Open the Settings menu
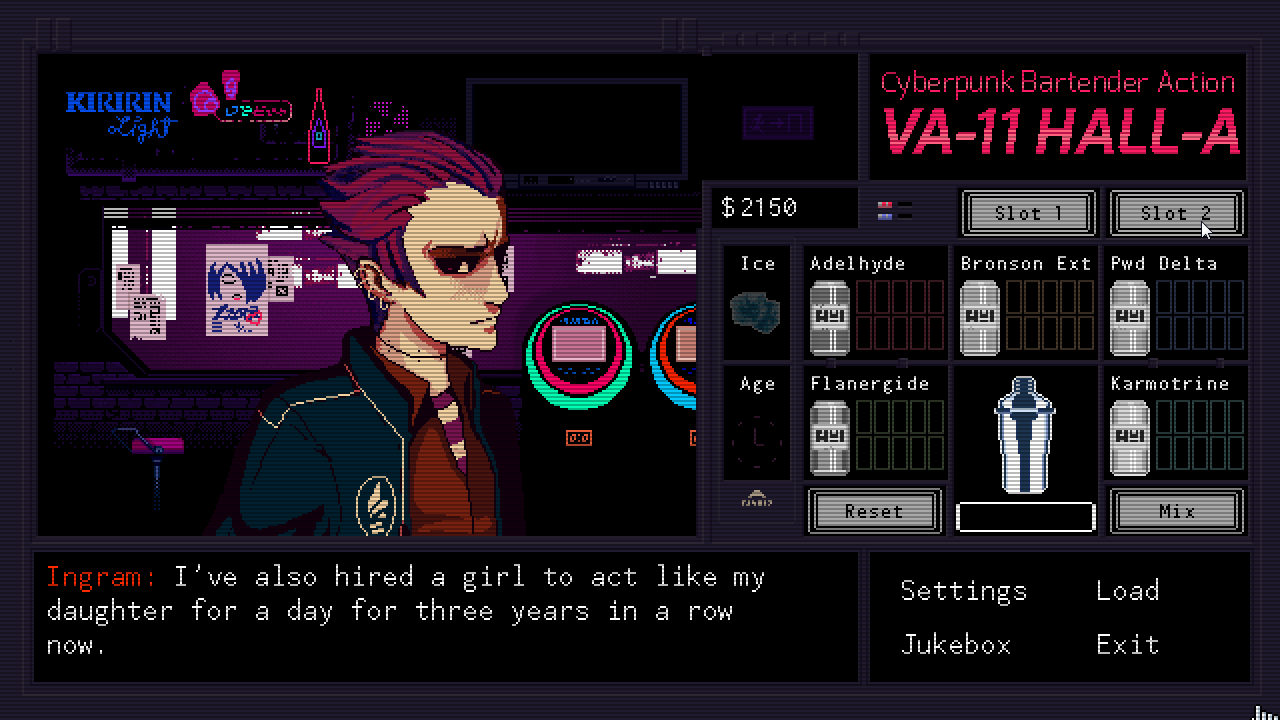The image size is (1280, 720). click(x=963, y=591)
